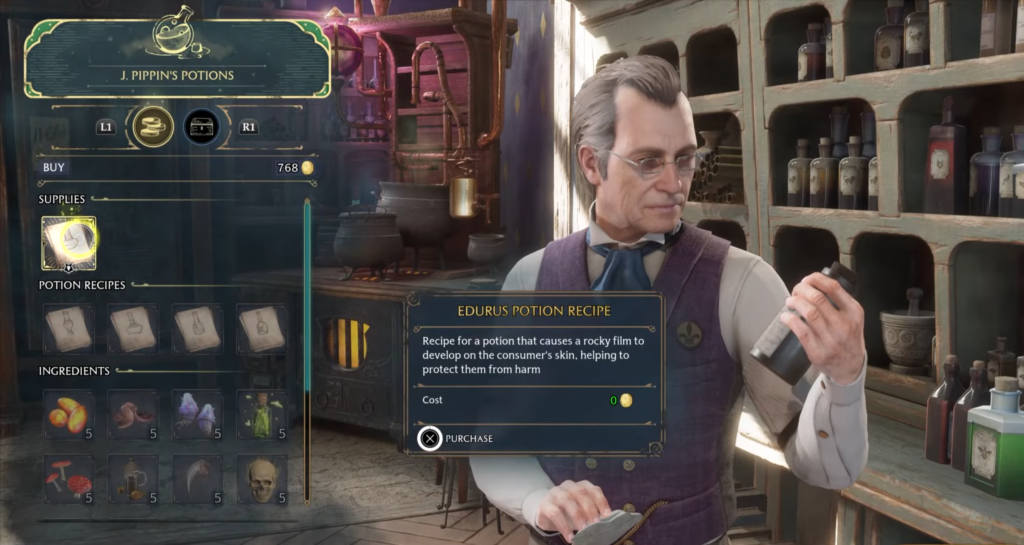Switch to the Buy coins tab
The height and width of the screenshot is (545, 1024).
pyautogui.click(x=153, y=127)
